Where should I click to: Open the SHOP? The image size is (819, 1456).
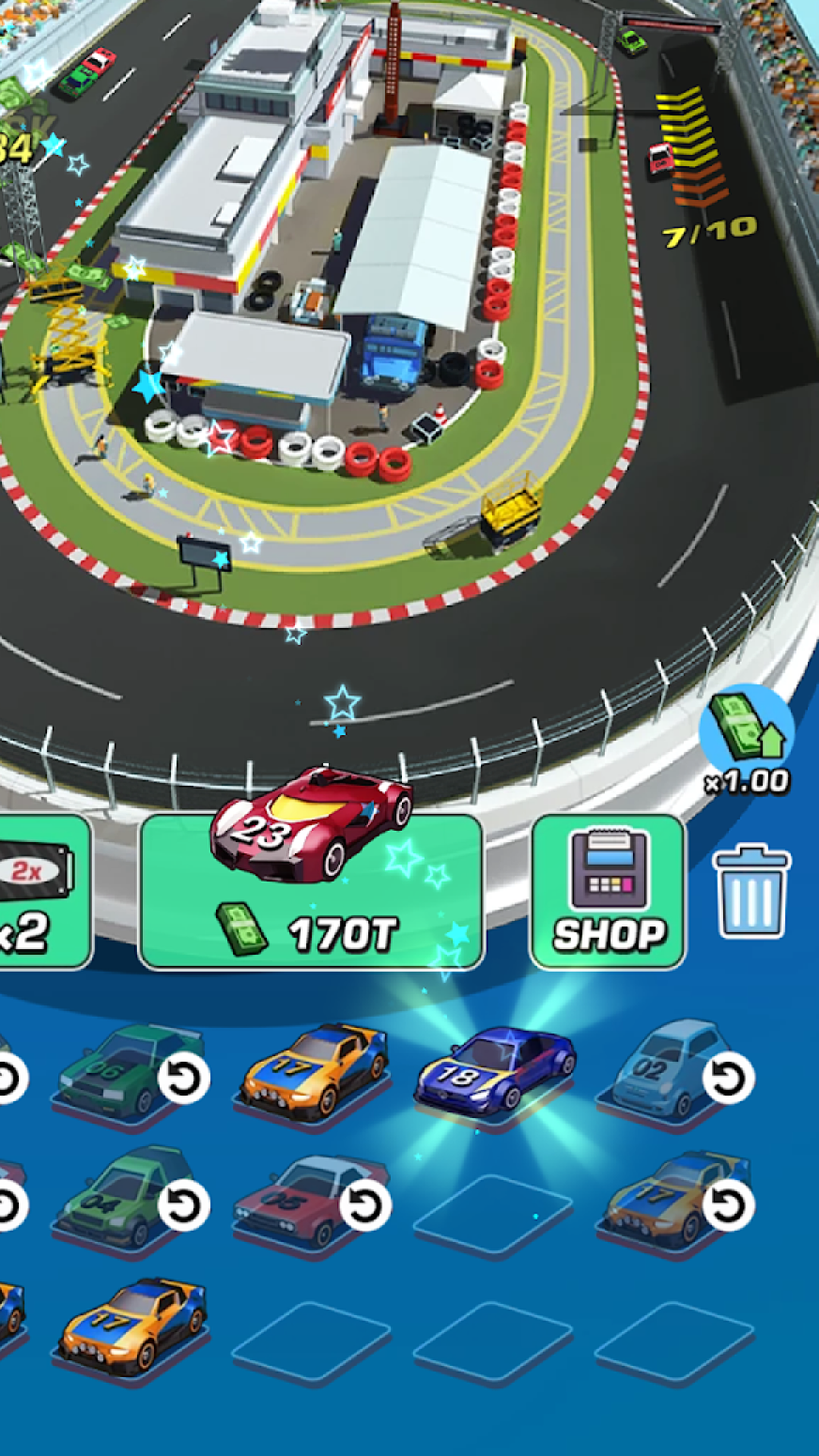608,892
